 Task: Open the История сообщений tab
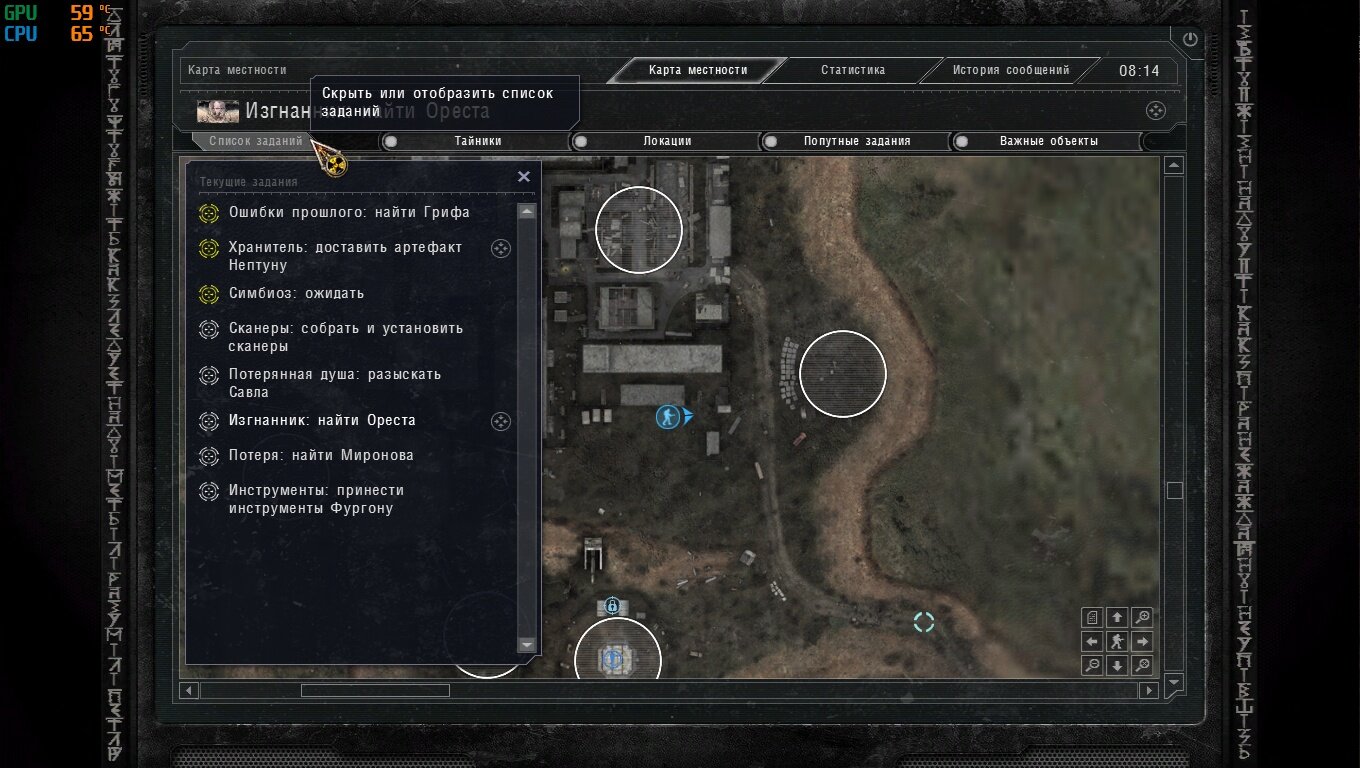coord(1010,70)
